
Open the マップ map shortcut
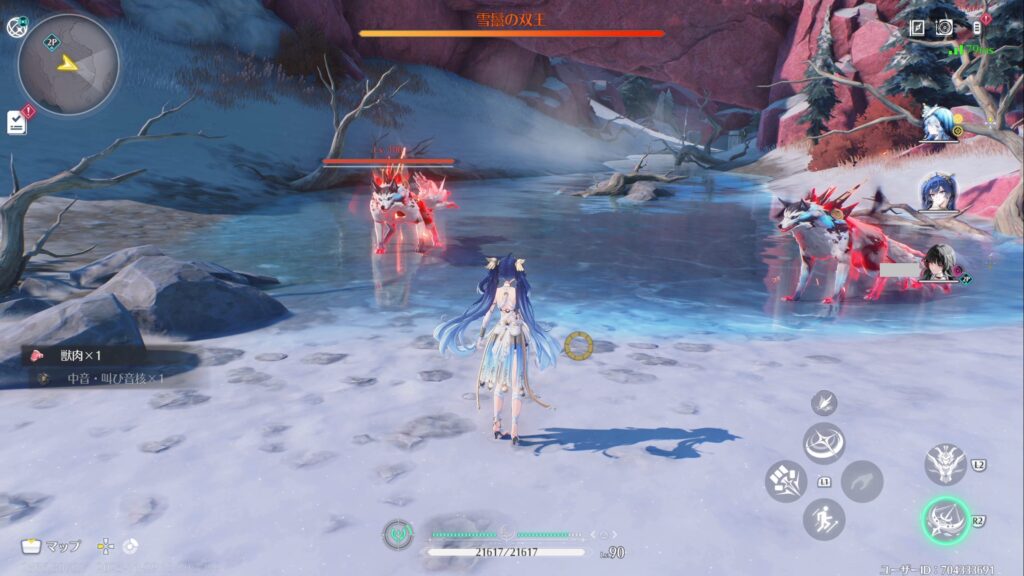coord(51,546)
